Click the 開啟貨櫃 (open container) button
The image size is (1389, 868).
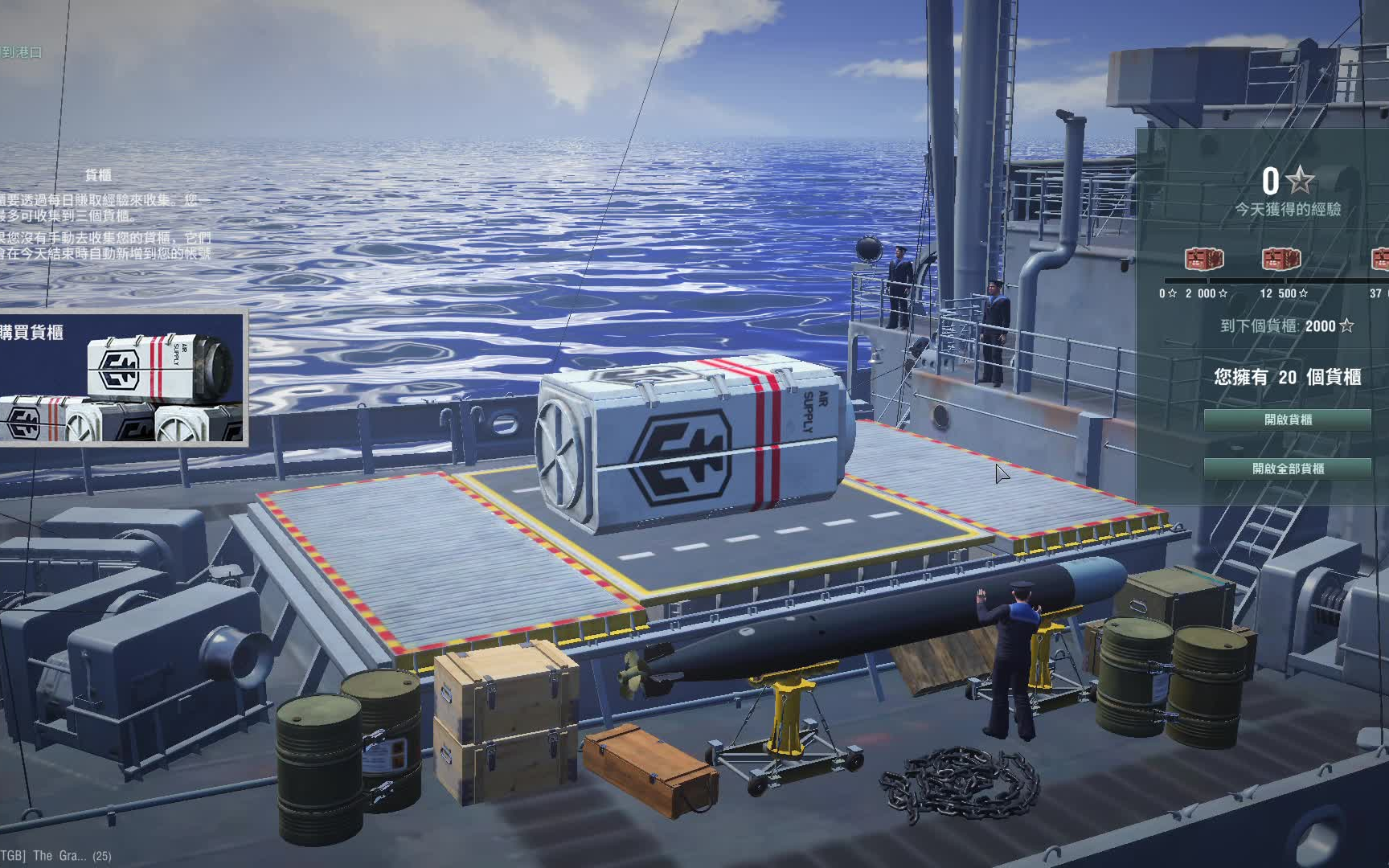click(1287, 420)
